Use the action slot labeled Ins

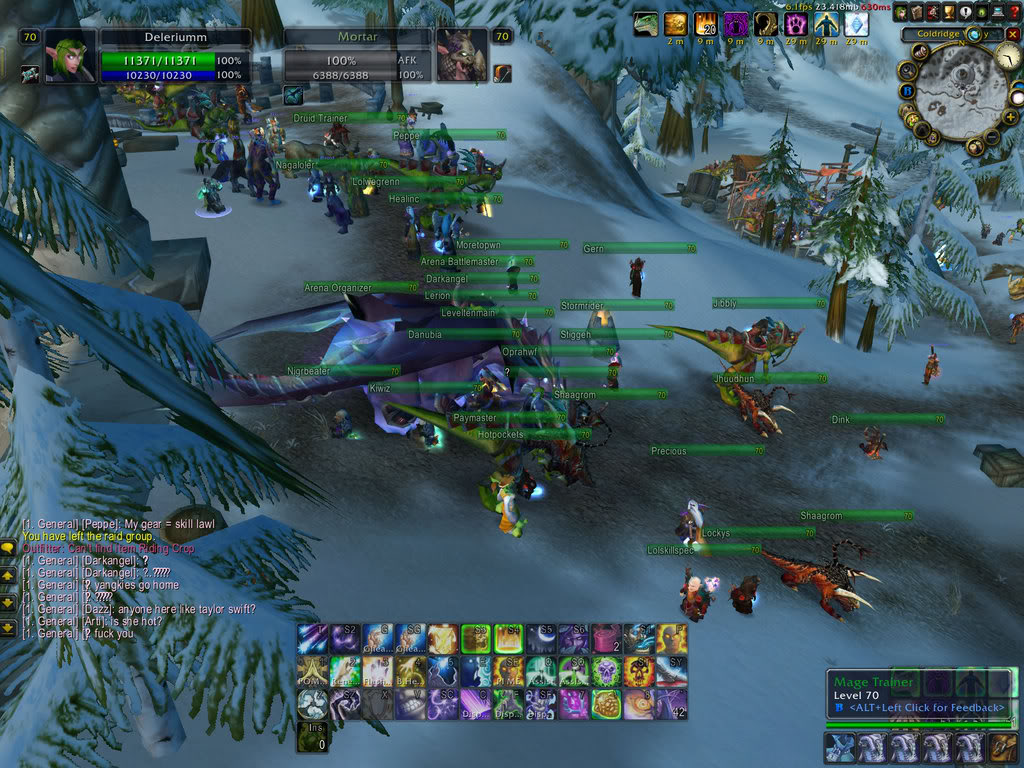[x=311, y=736]
